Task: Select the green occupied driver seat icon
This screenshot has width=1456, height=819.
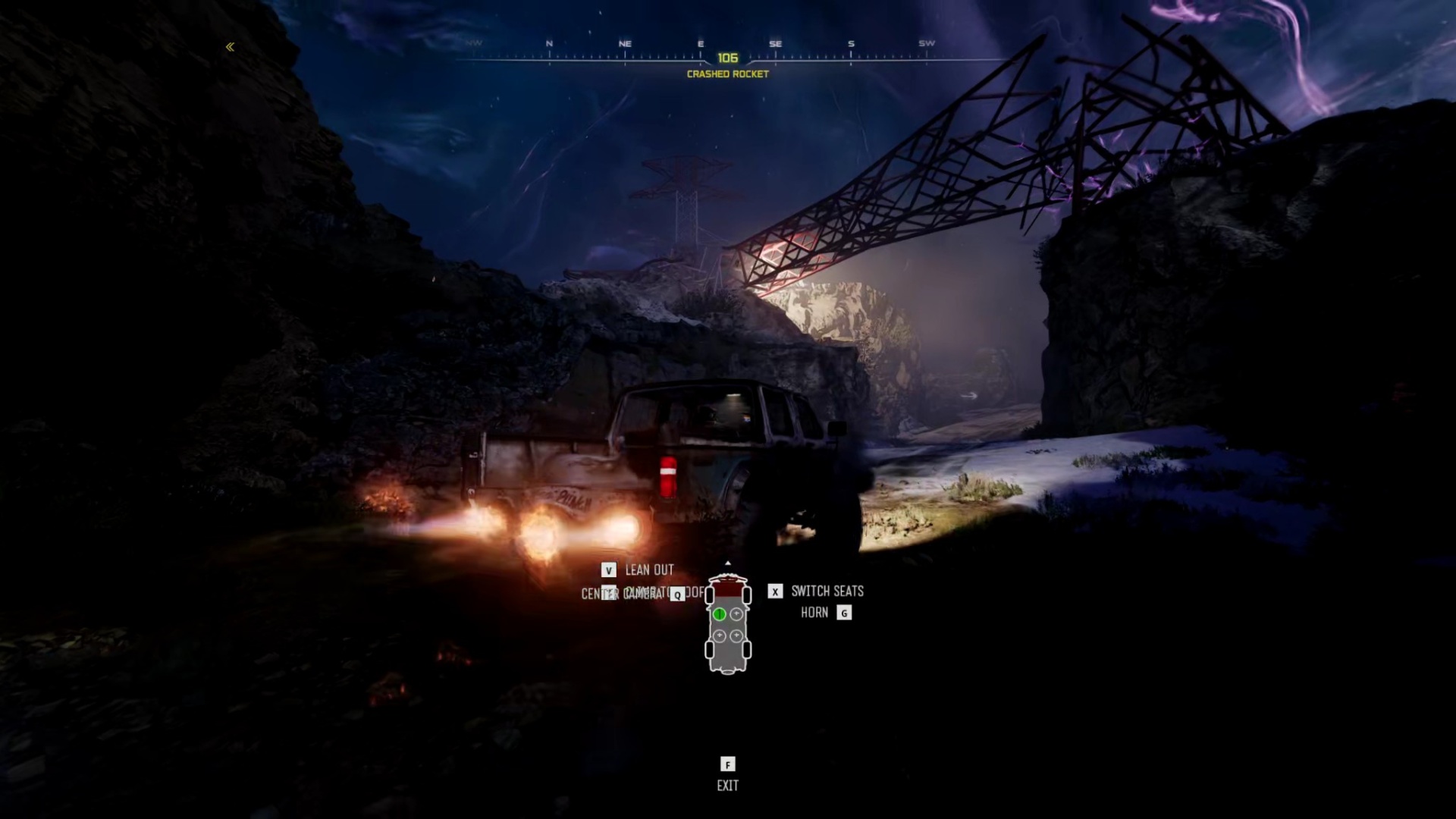Action: pos(719,614)
